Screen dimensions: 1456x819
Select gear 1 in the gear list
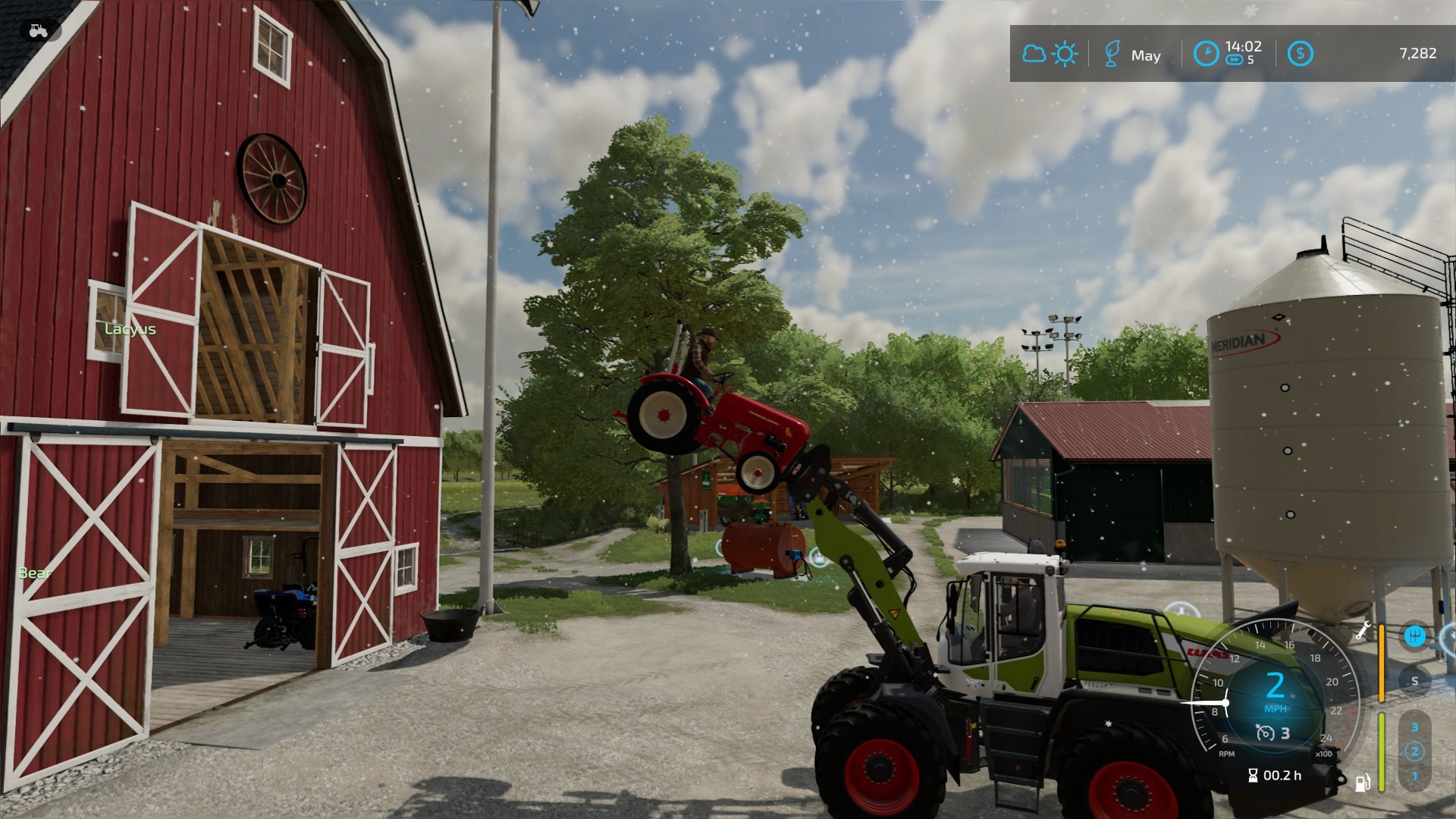point(1415,775)
